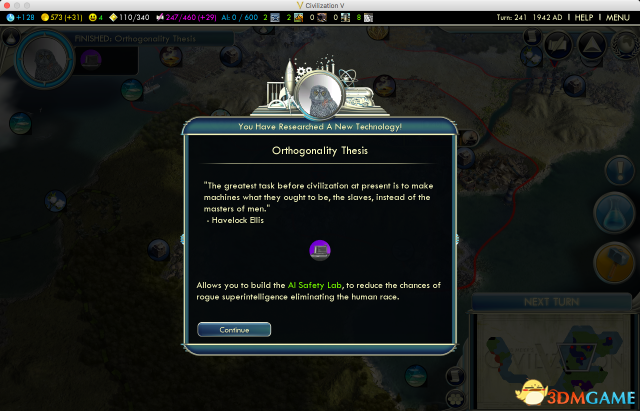Image resolution: width=640 pixels, height=411 pixels.
Task: Open the game MENU
Action: point(618,18)
